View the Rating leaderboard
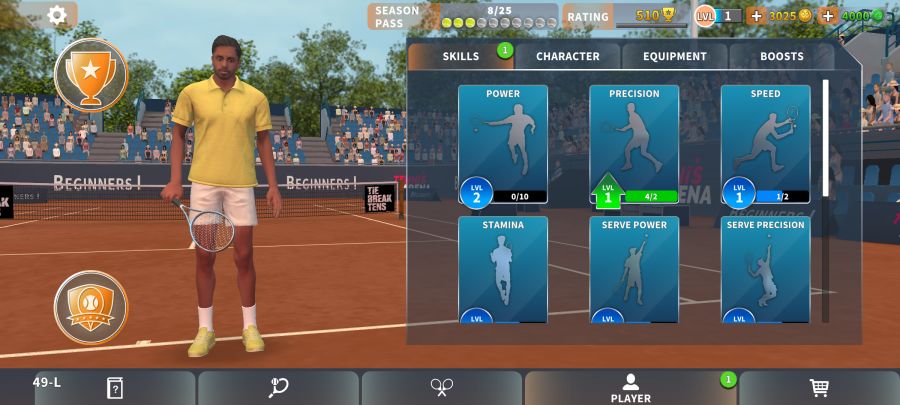 coord(625,16)
